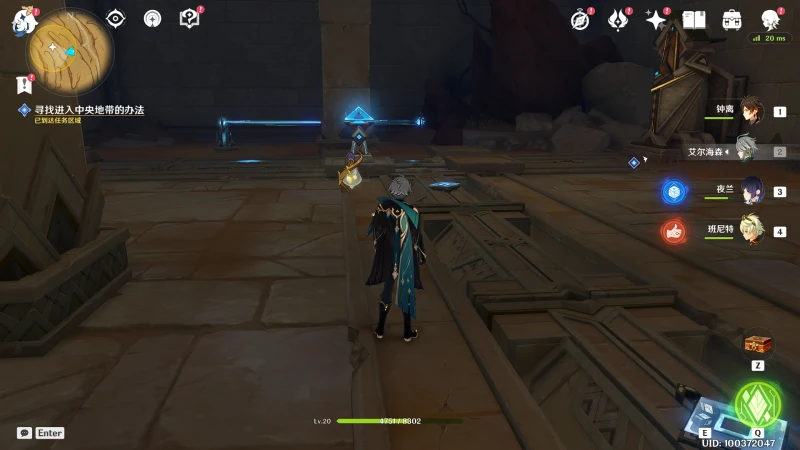The height and width of the screenshot is (450, 800).
Task: Use the treasure chest gadget icon
Action: (758, 344)
